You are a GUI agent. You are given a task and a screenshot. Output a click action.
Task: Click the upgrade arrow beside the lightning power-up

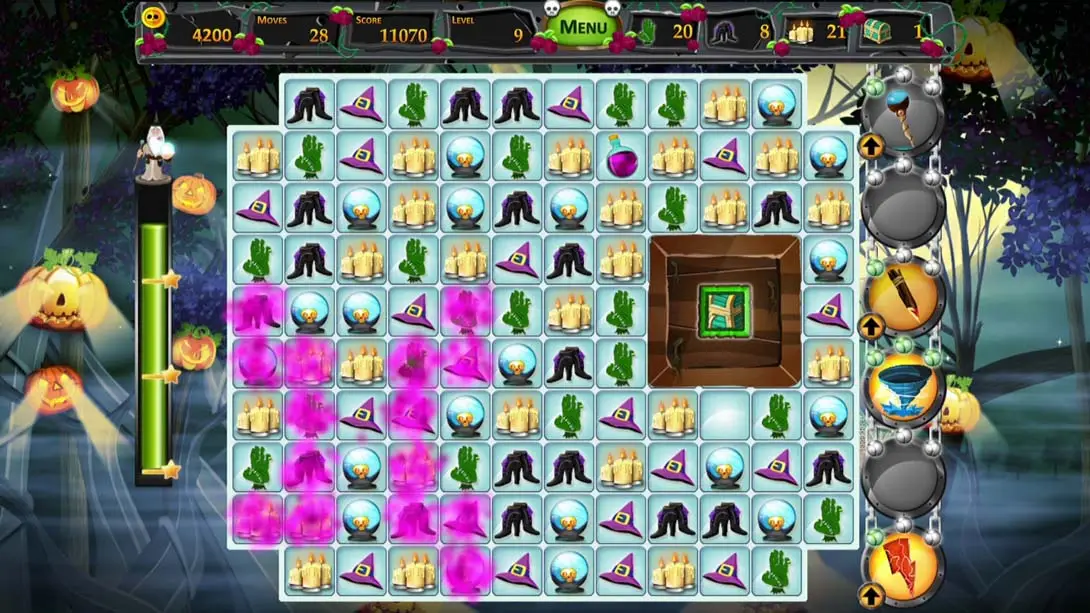coord(870,596)
